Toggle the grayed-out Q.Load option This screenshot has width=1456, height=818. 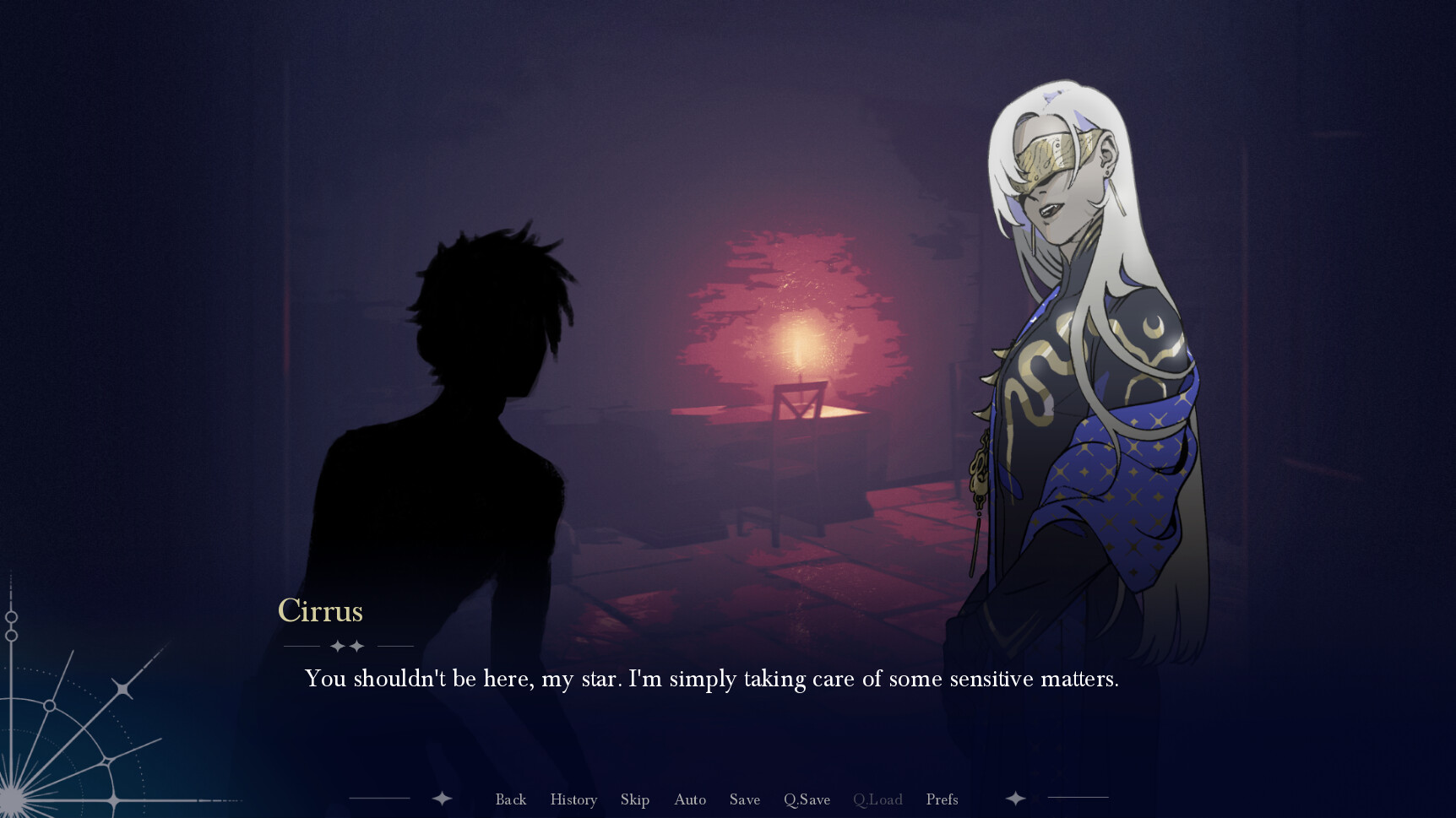point(877,799)
